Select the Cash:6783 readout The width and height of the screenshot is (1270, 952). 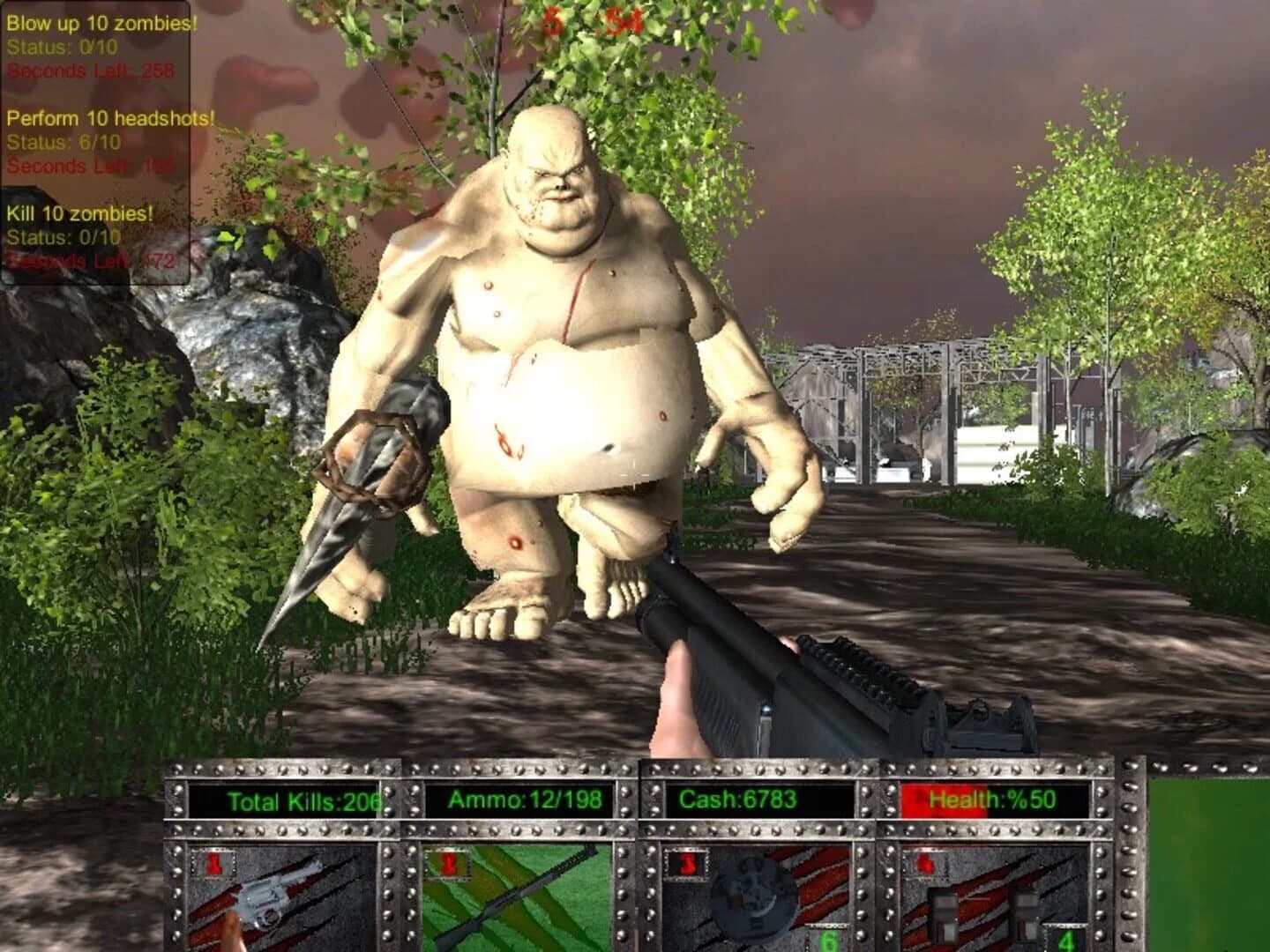pyautogui.click(x=739, y=802)
